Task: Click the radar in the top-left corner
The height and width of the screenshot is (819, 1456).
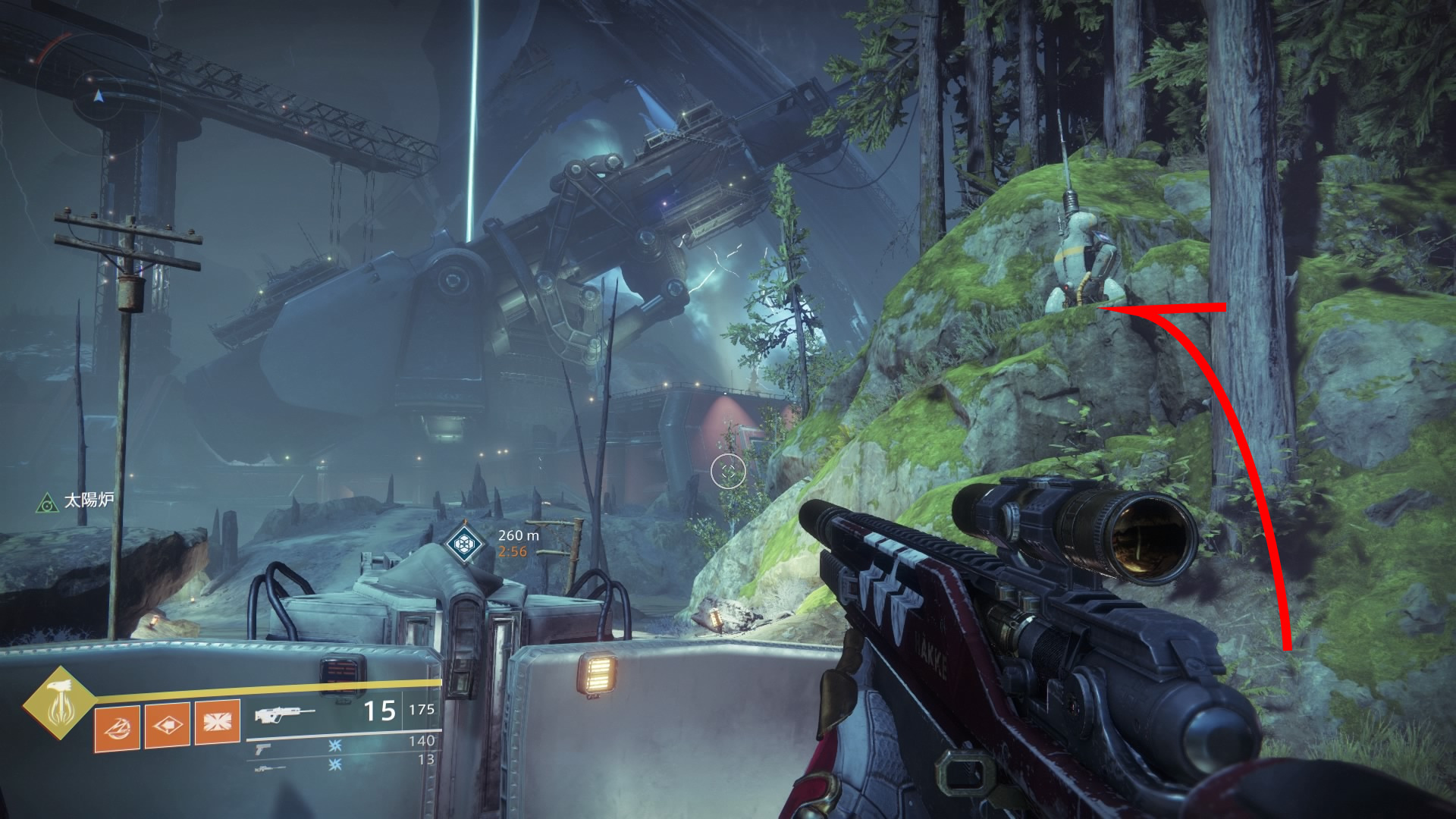Action: tap(97, 97)
